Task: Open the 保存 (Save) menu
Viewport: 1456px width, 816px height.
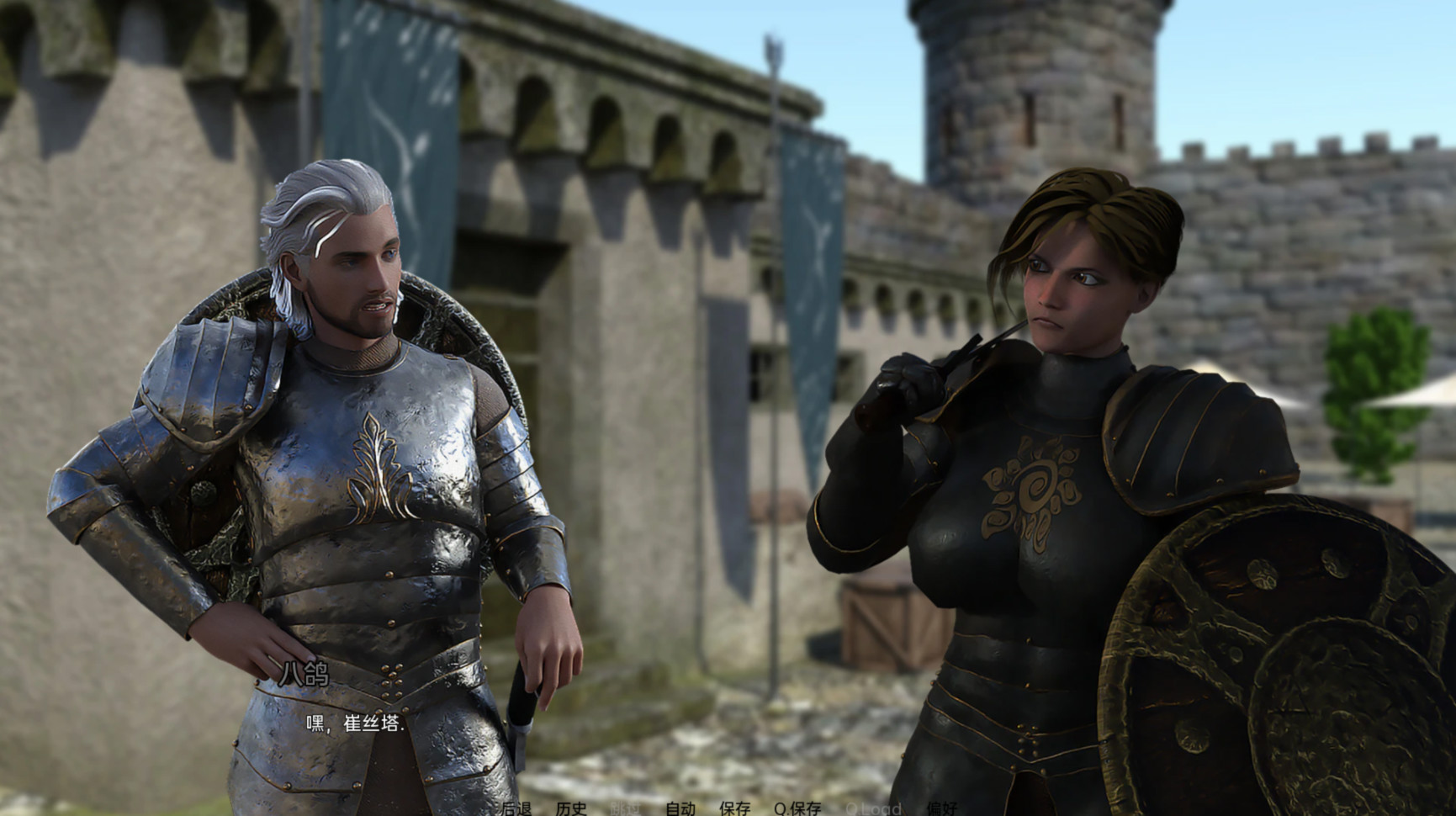Action: pyautogui.click(x=734, y=808)
